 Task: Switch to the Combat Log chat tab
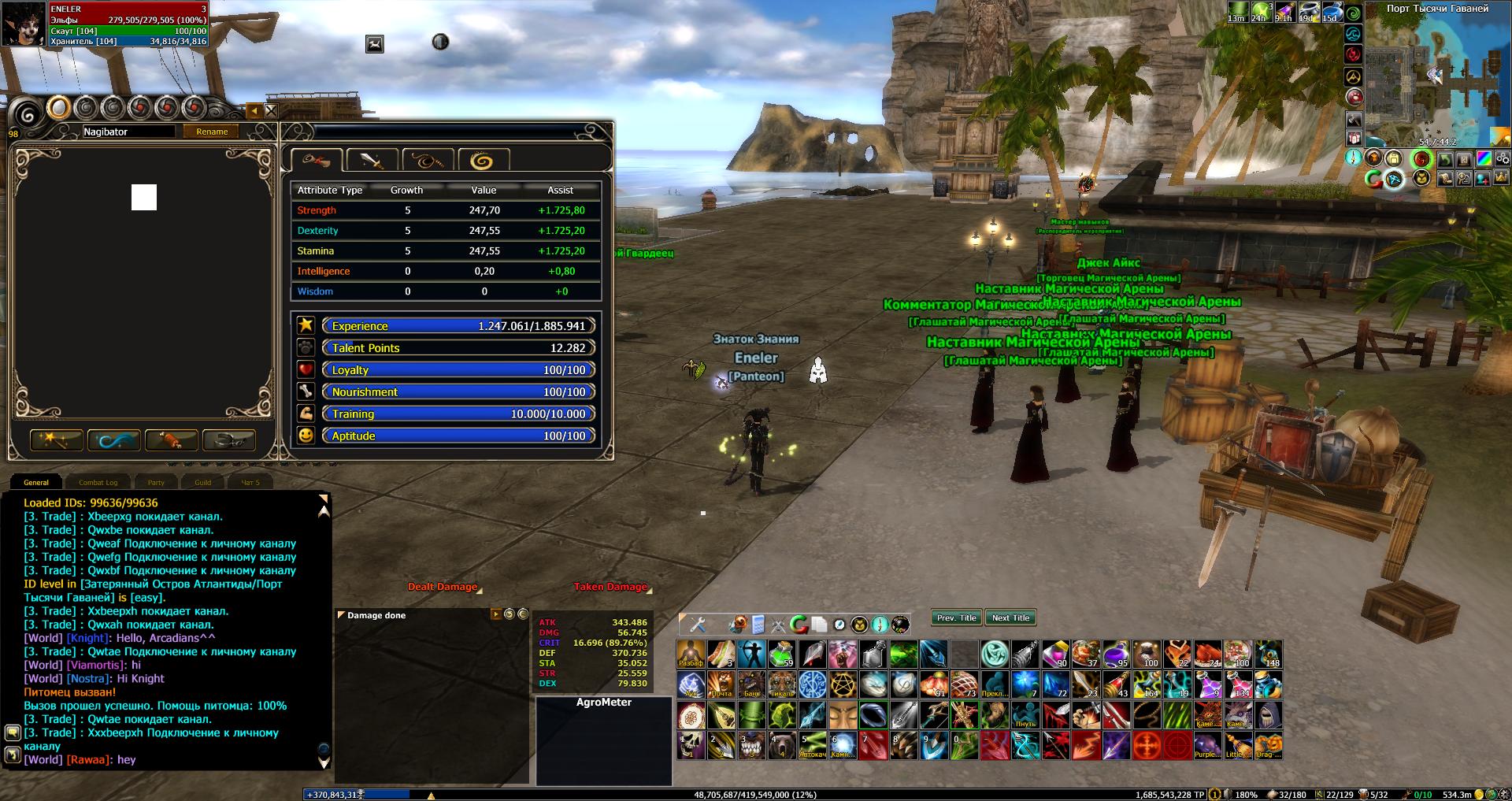pos(98,482)
